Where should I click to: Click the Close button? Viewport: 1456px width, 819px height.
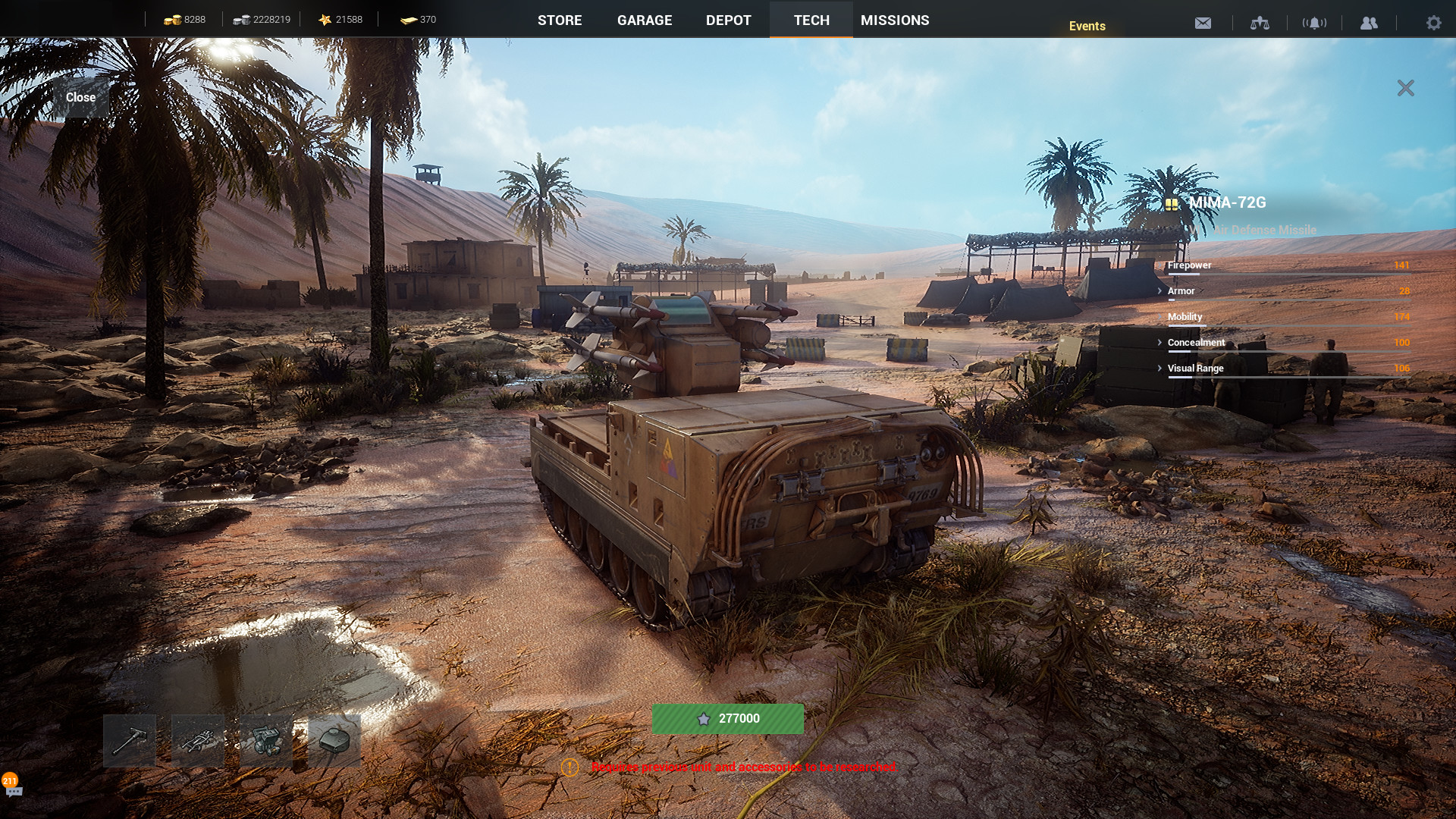80,97
